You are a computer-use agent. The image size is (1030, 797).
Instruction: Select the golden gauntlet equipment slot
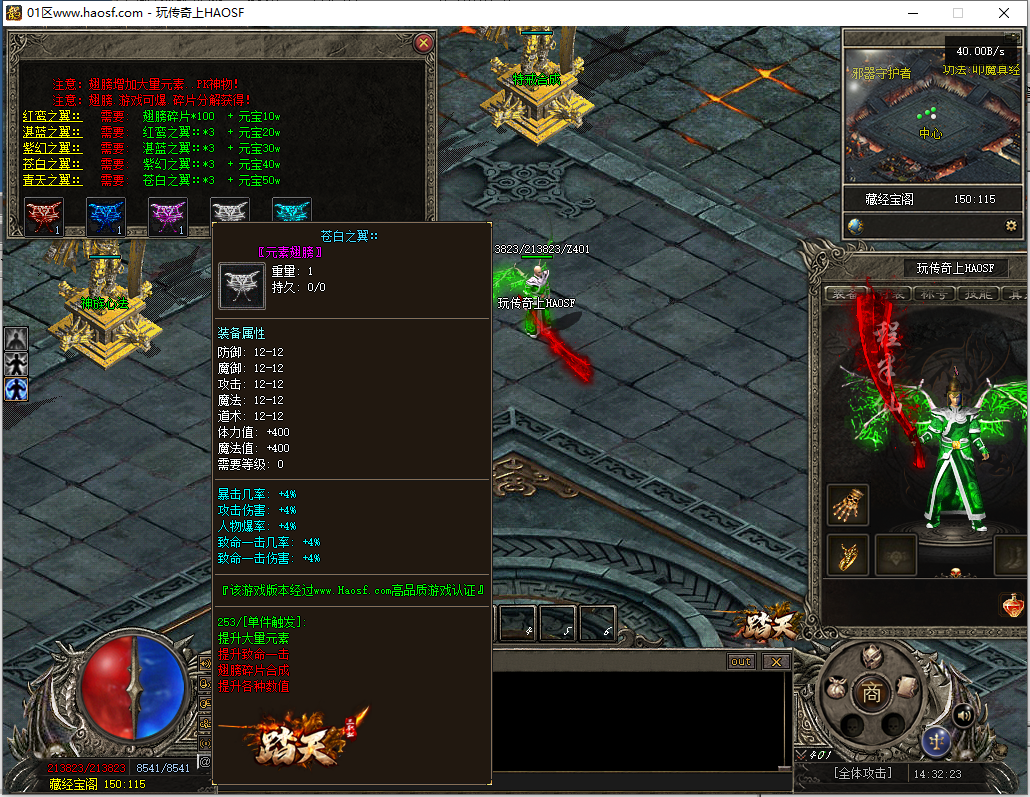tap(848, 505)
